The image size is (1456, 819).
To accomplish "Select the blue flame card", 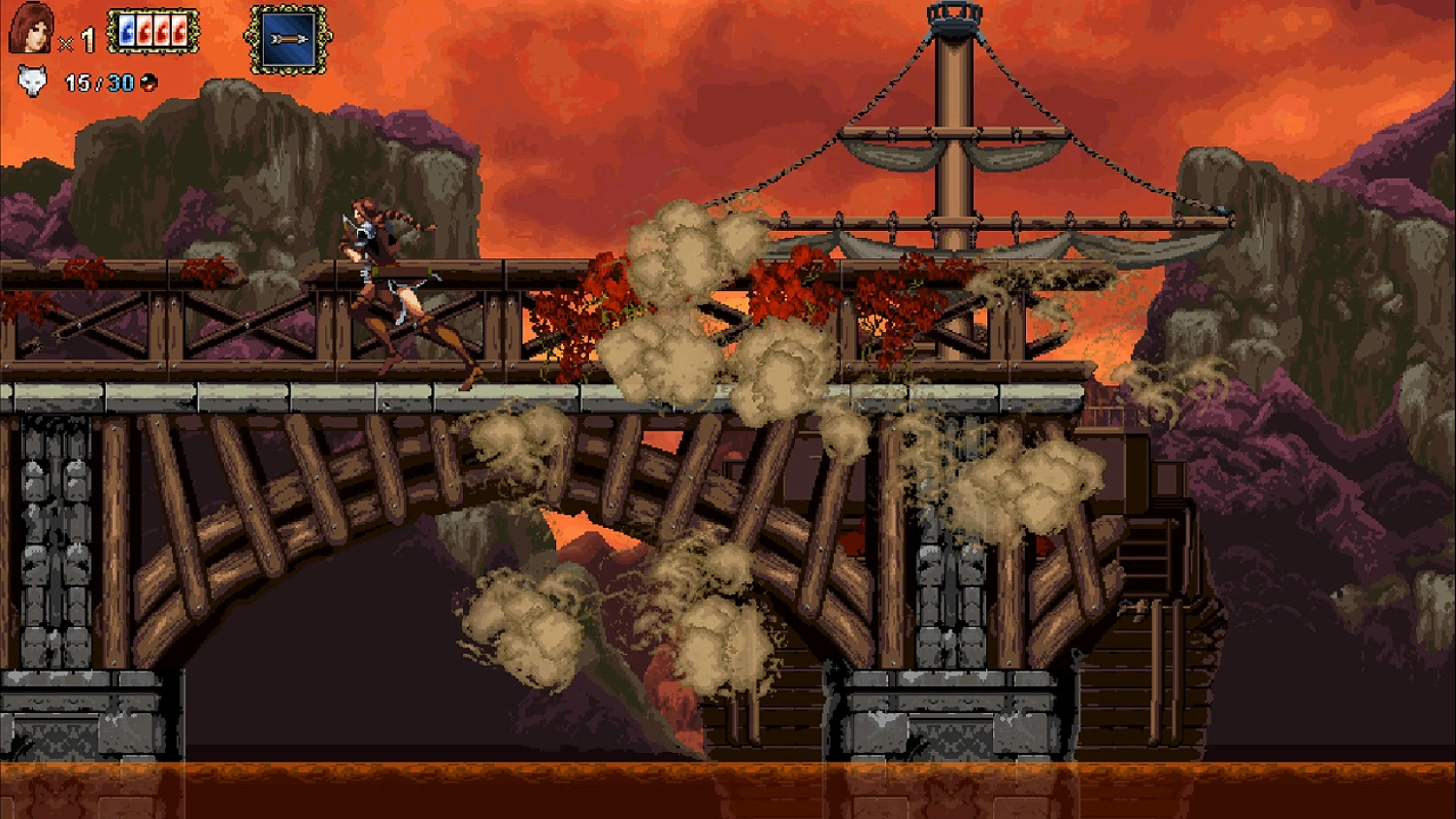I will [126, 32].
